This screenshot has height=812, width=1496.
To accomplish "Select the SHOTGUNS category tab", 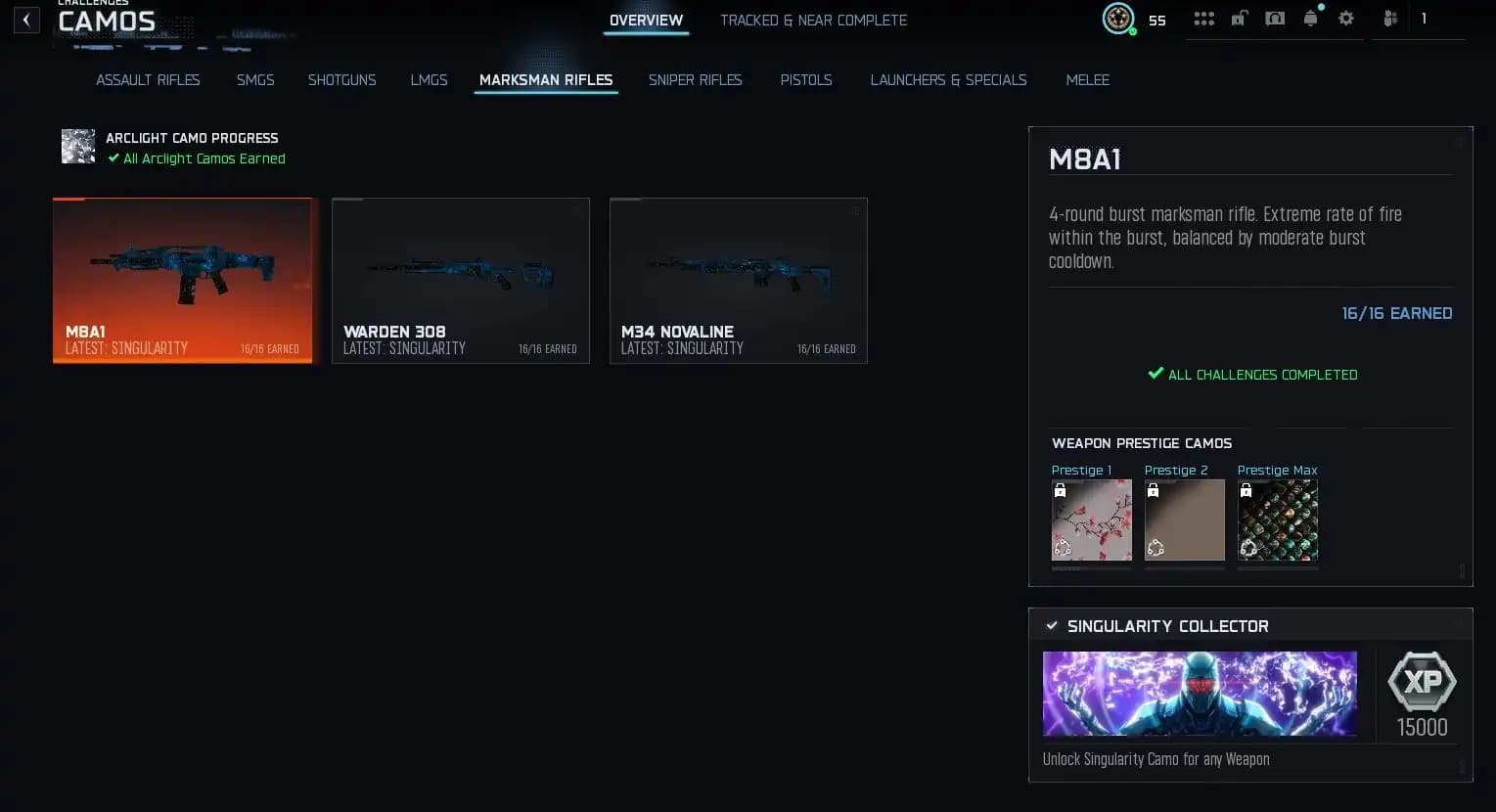I will tap(341, 80).
